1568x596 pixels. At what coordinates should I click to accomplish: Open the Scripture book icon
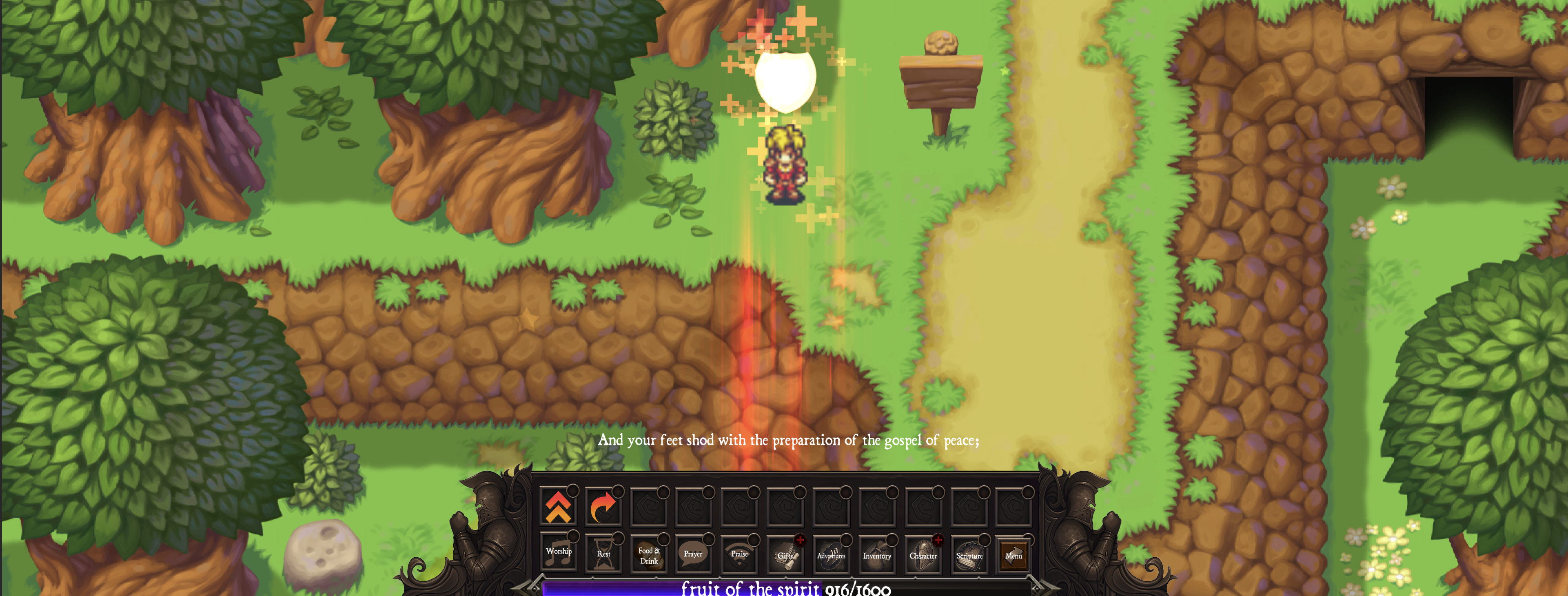[969, 556]
